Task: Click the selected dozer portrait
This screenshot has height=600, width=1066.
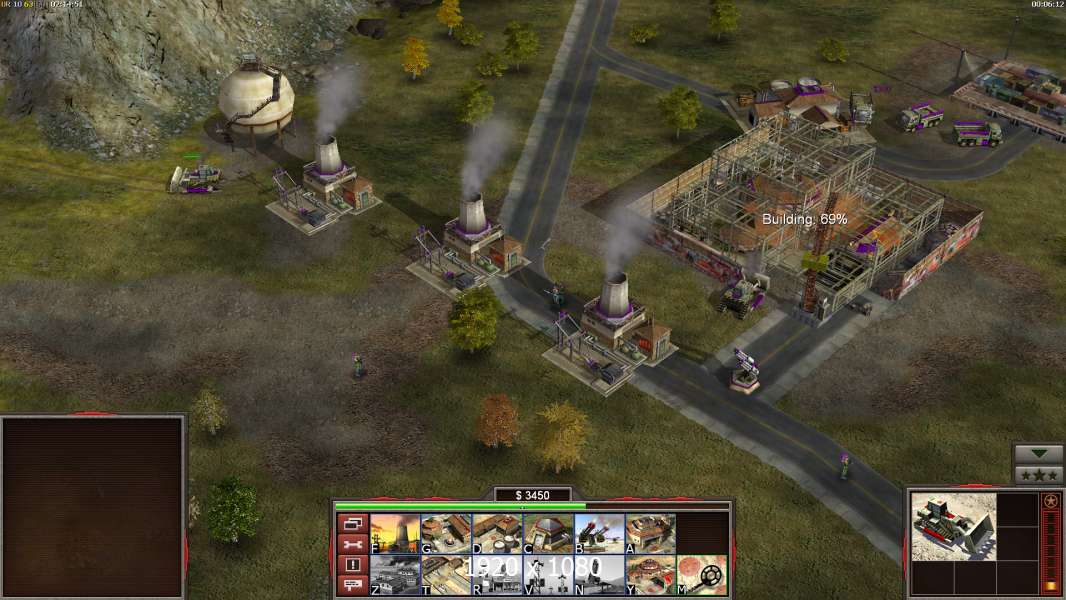Action: (954, 526)
